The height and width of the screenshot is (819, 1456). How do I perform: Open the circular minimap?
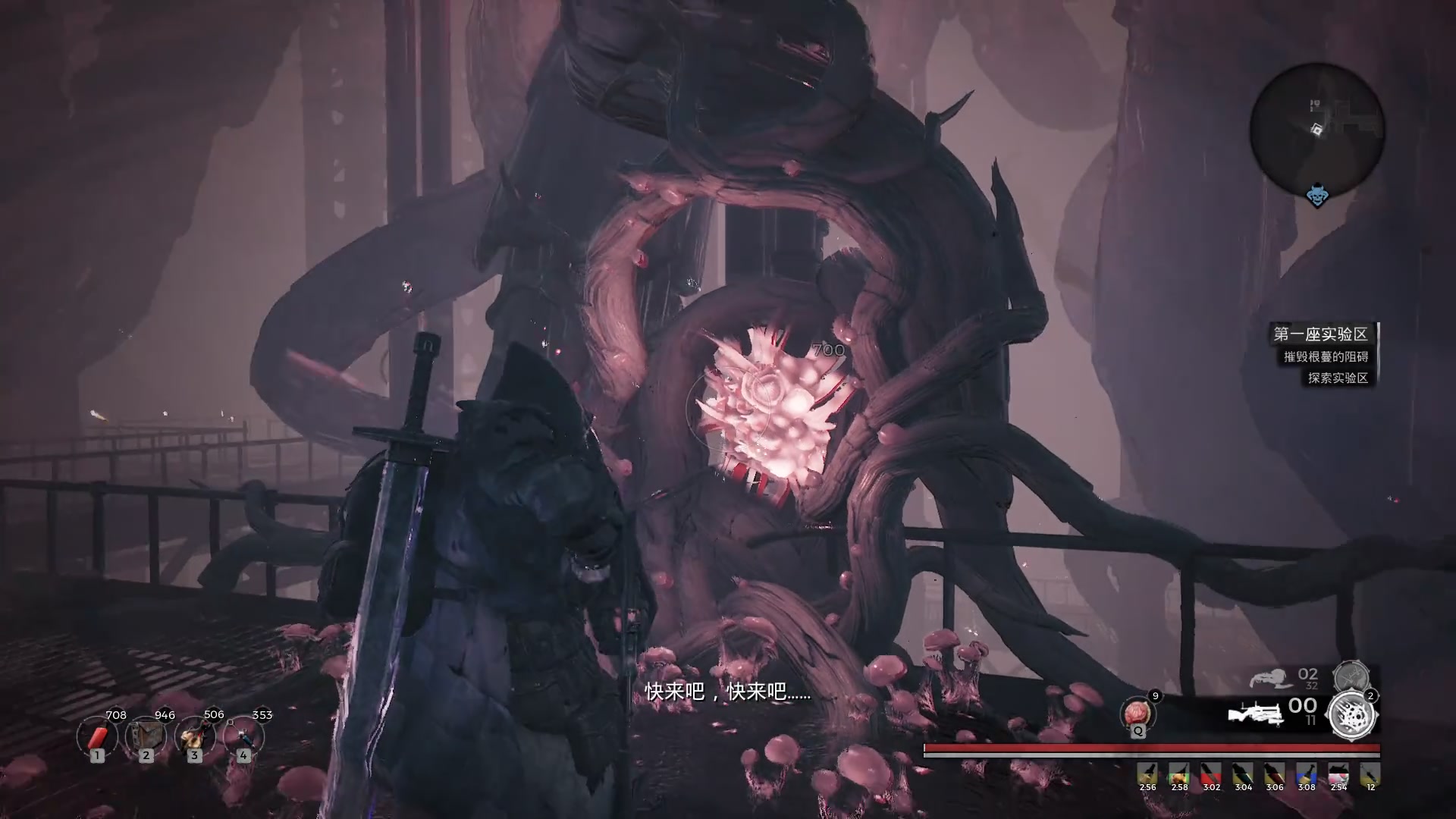pyautogui.click(x=1317, y=130)
